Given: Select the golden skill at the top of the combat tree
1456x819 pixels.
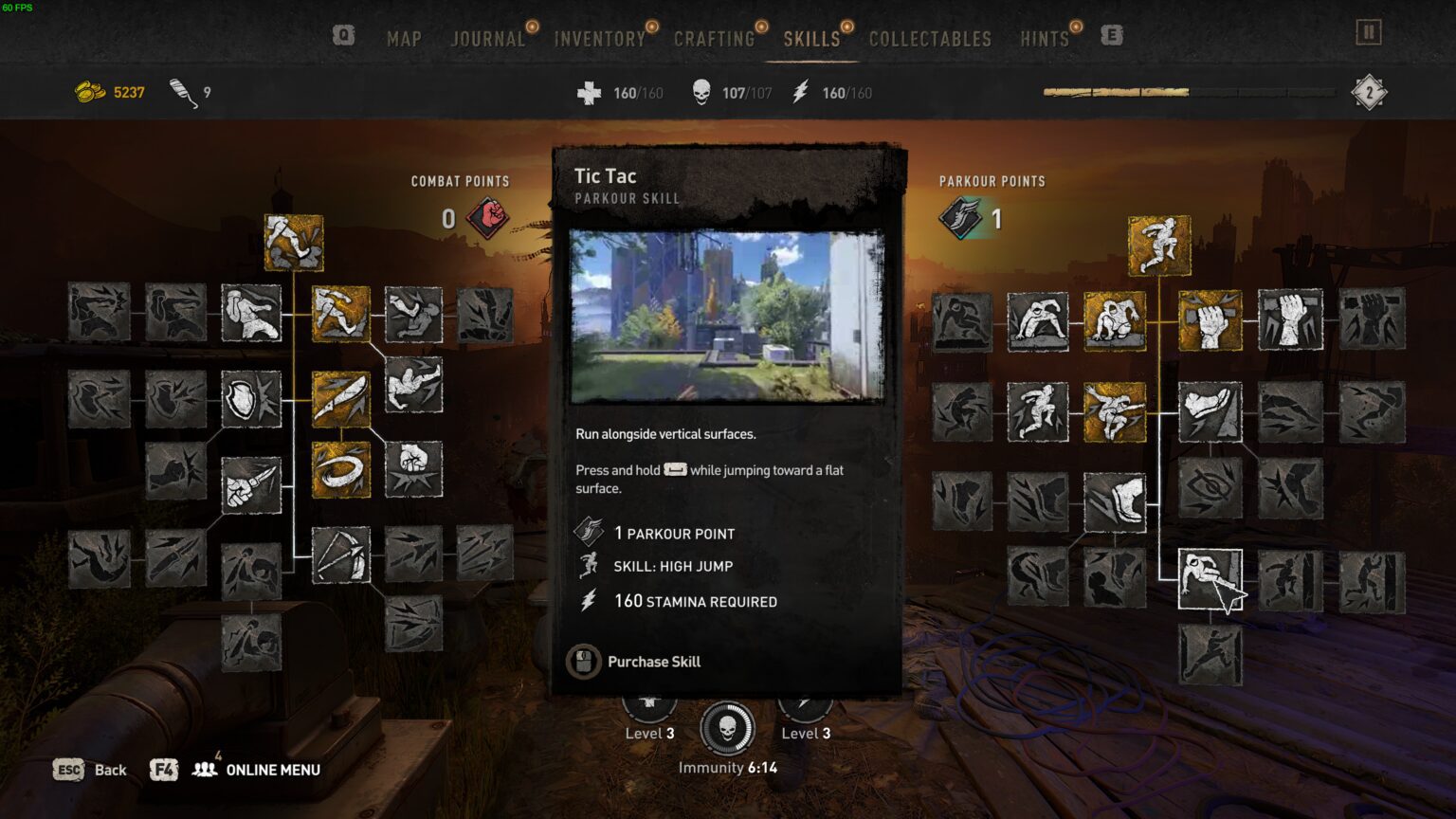Looking at the screenshot, I should 293,244.
